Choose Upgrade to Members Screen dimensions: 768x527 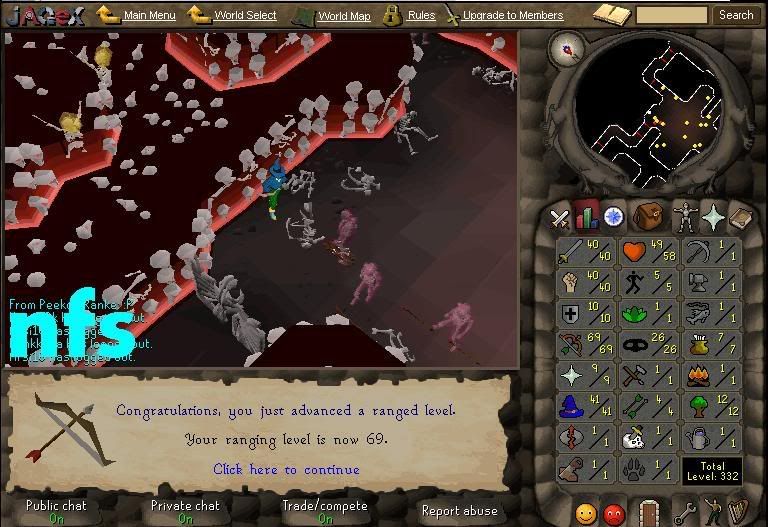[512, 15]
